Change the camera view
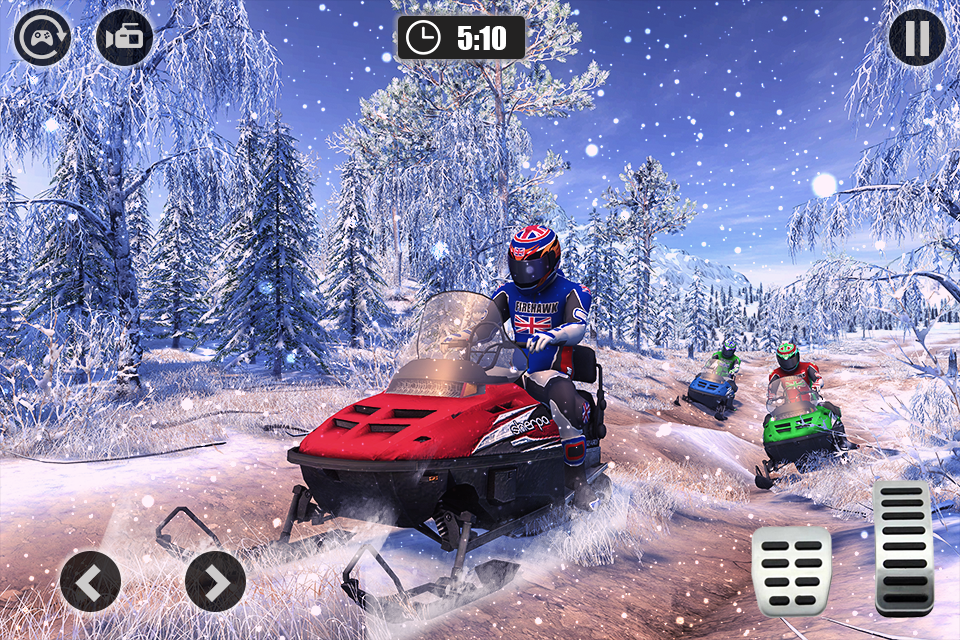Image resolution: width=960 pixels, height=640 pixels. click(x=124, y=38)
